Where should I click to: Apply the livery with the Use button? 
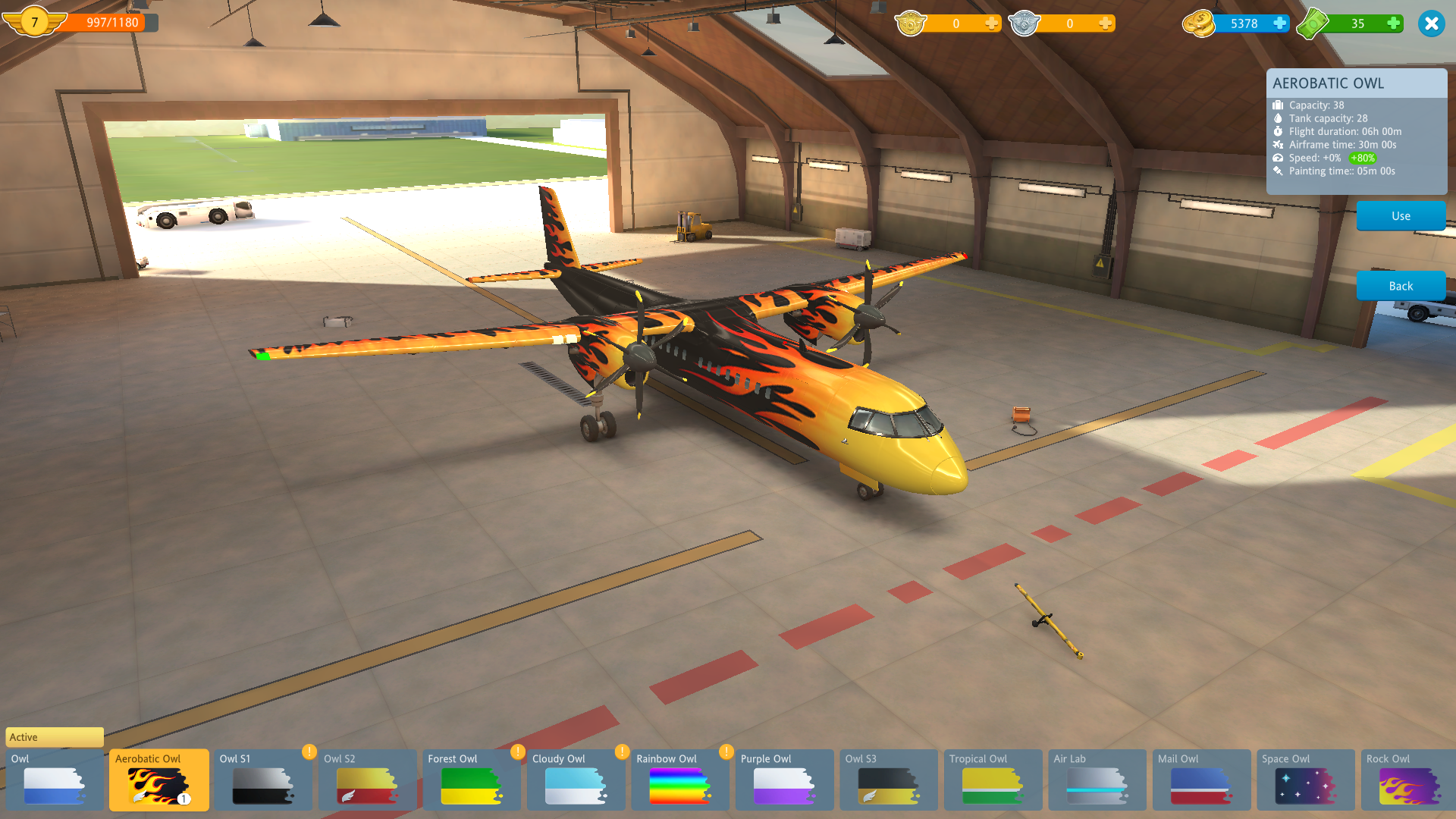[x=1401, y=216]
